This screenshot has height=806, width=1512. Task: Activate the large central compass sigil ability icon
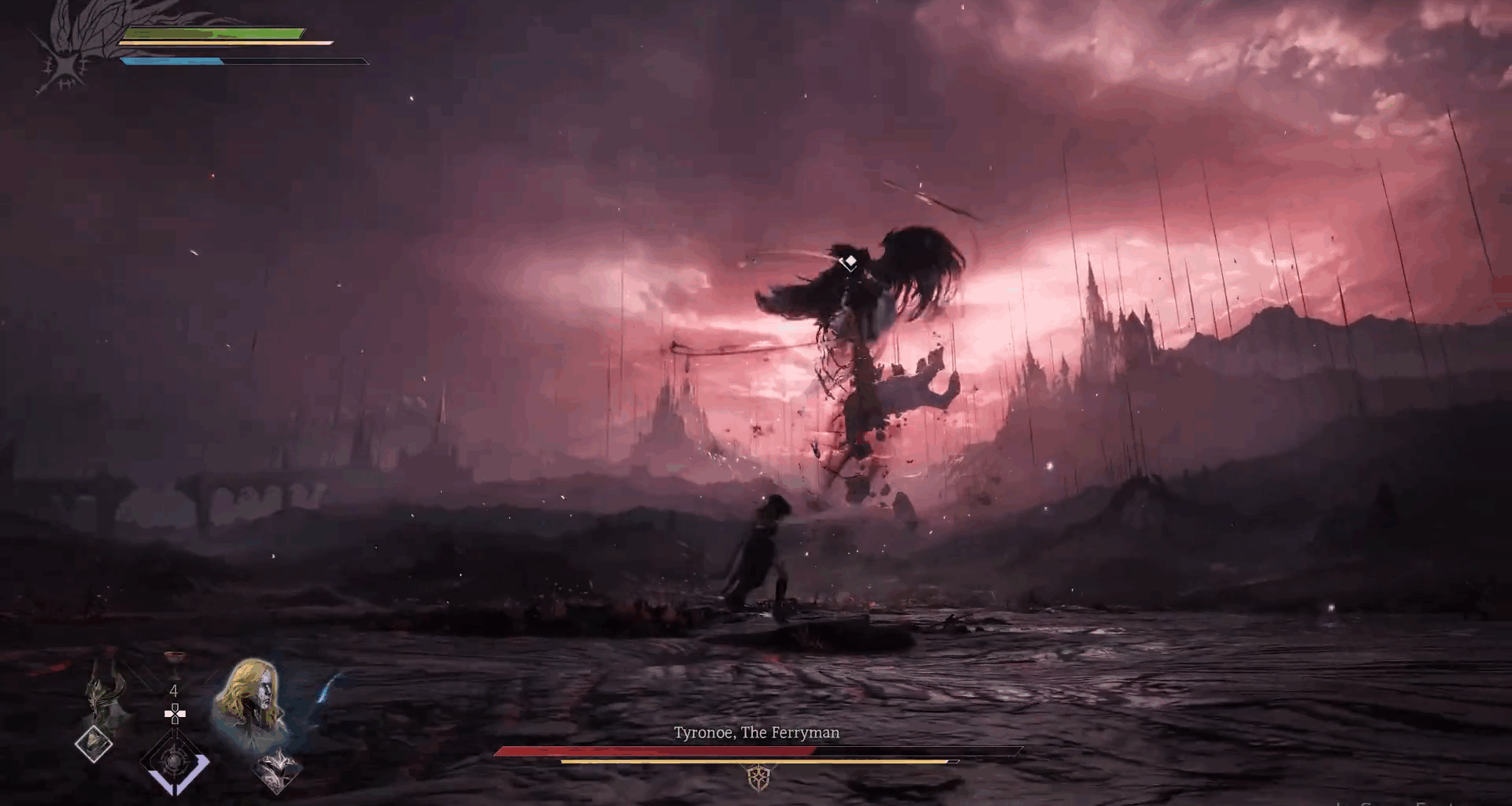(175, 760)
